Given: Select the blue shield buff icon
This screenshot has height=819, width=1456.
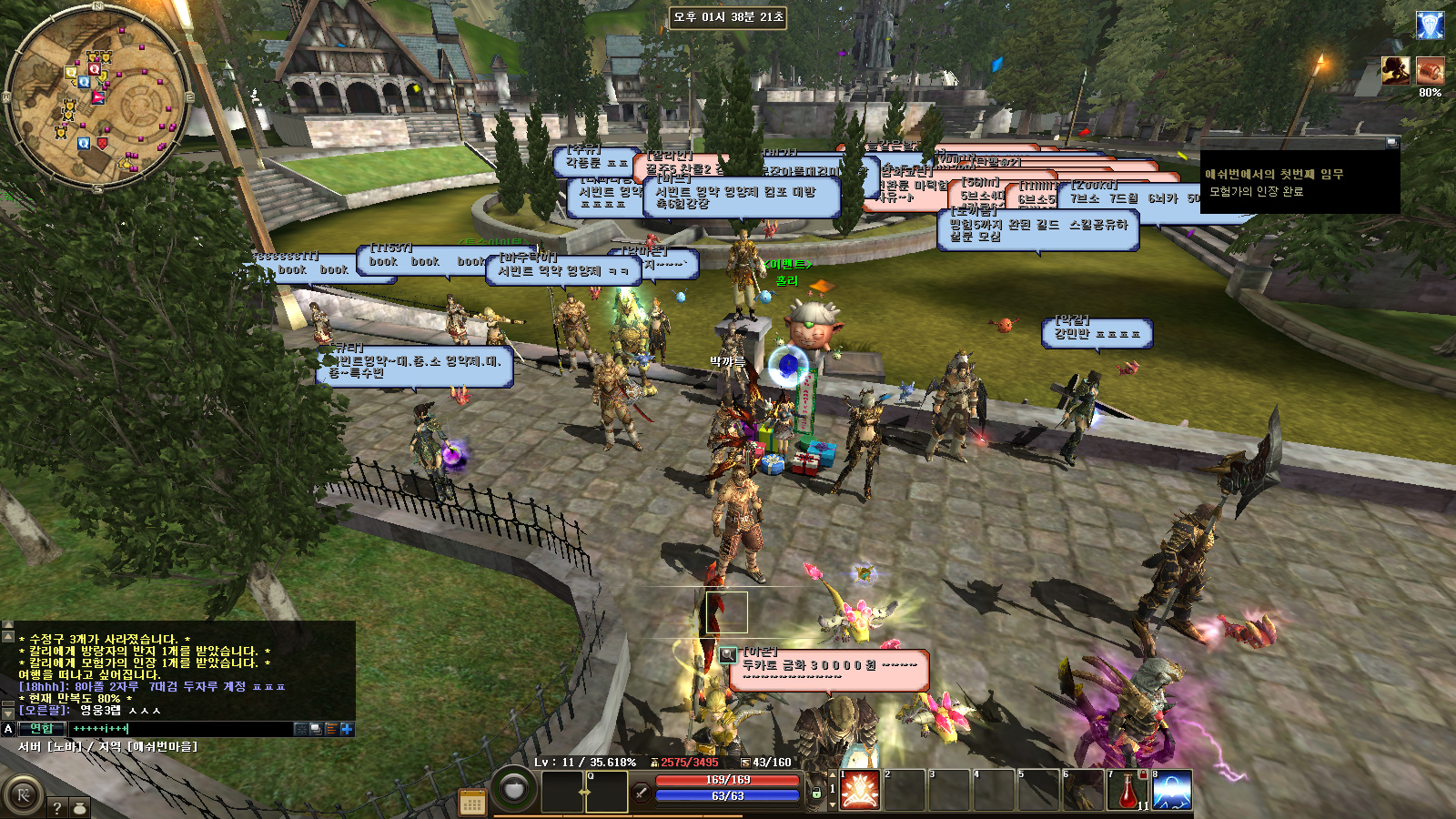Looking at the screenshot, I should coord(1430,25).
